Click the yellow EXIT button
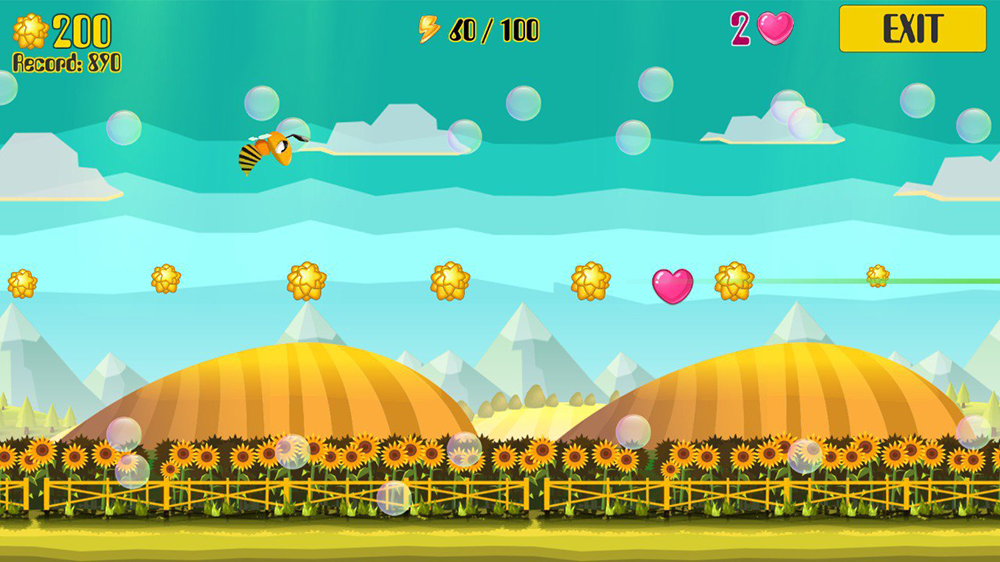 912,29
